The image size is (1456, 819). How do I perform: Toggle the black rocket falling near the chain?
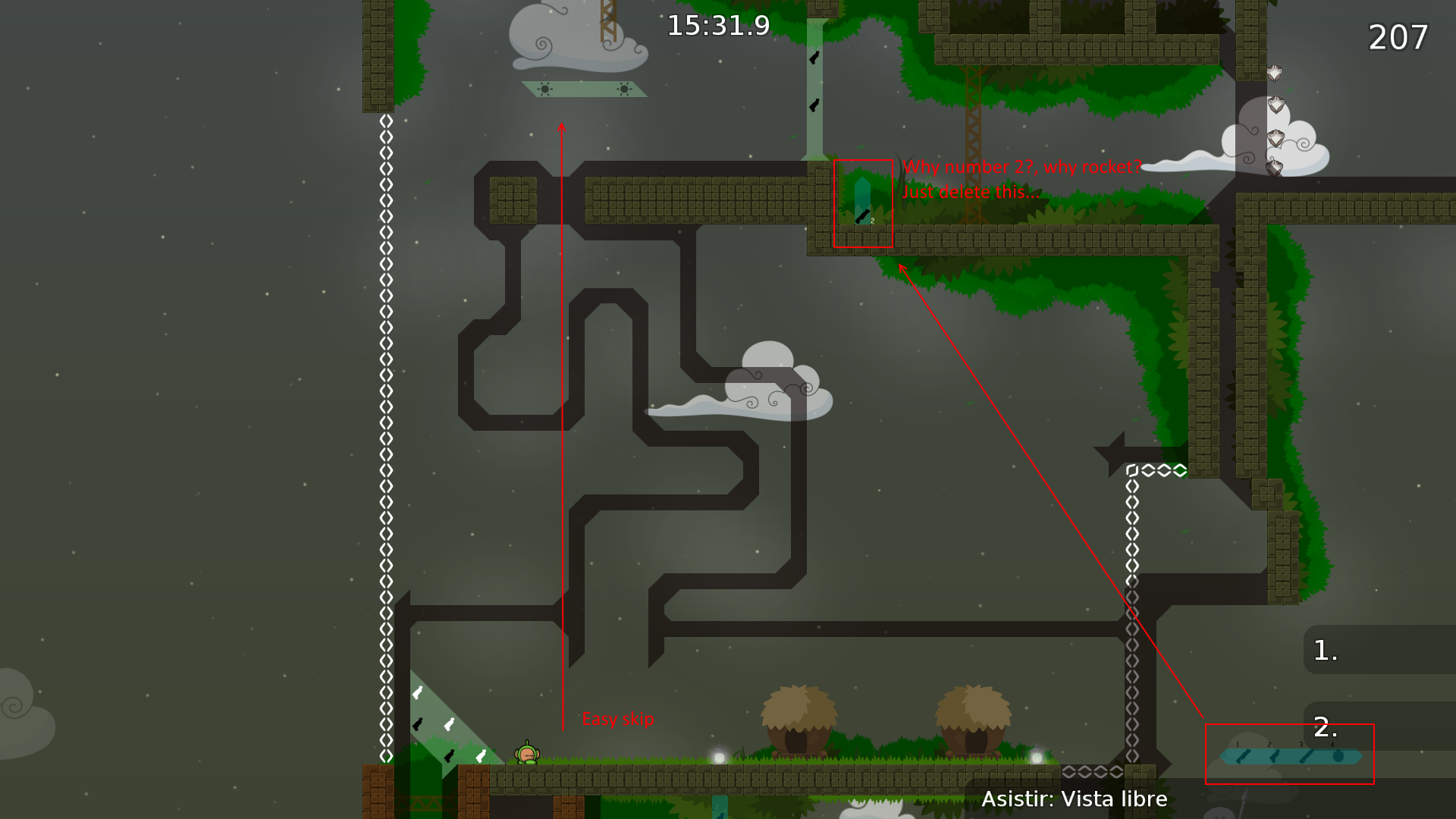point(416,725)
